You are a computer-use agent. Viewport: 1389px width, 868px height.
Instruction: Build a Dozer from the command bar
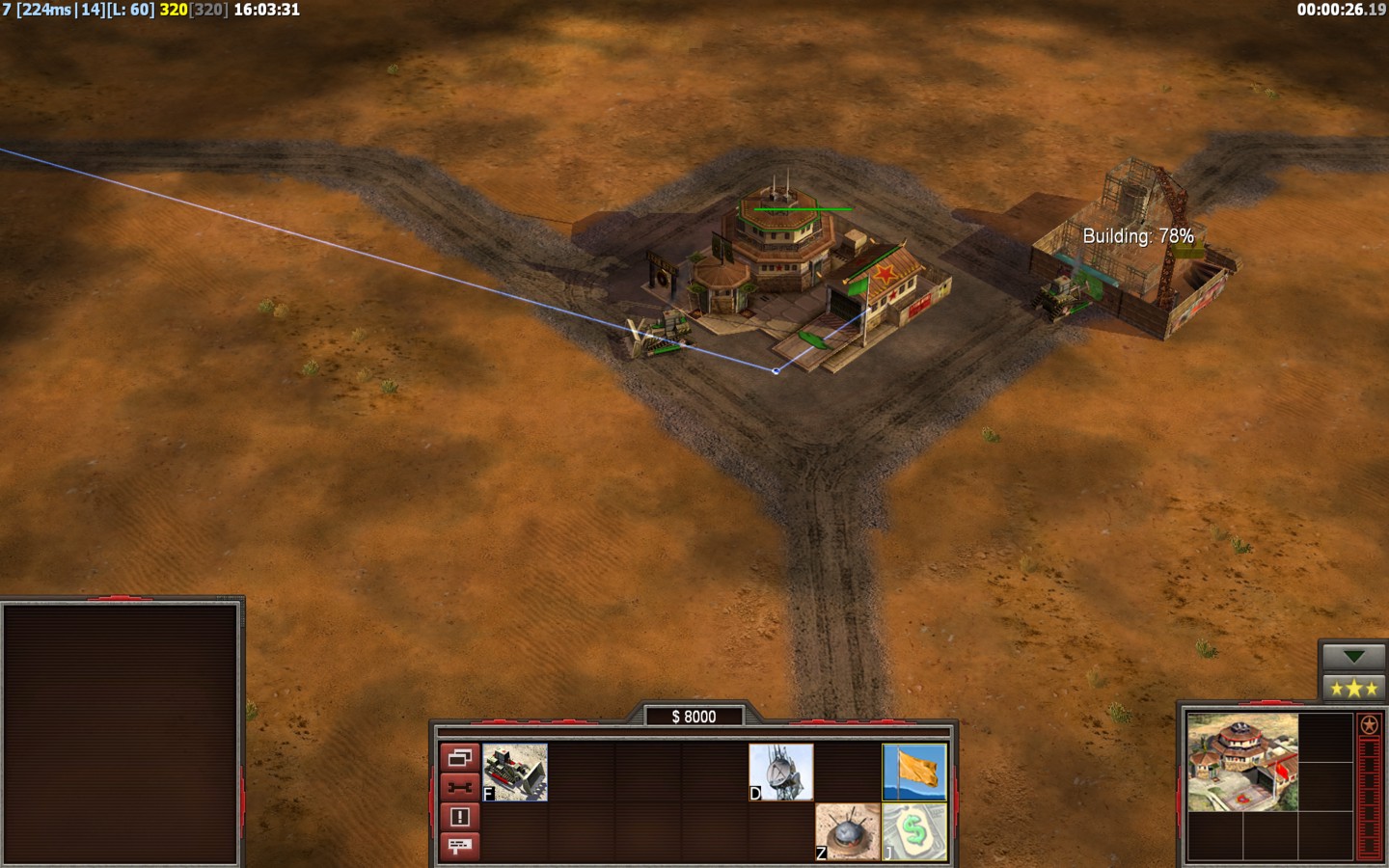(515, 772)
